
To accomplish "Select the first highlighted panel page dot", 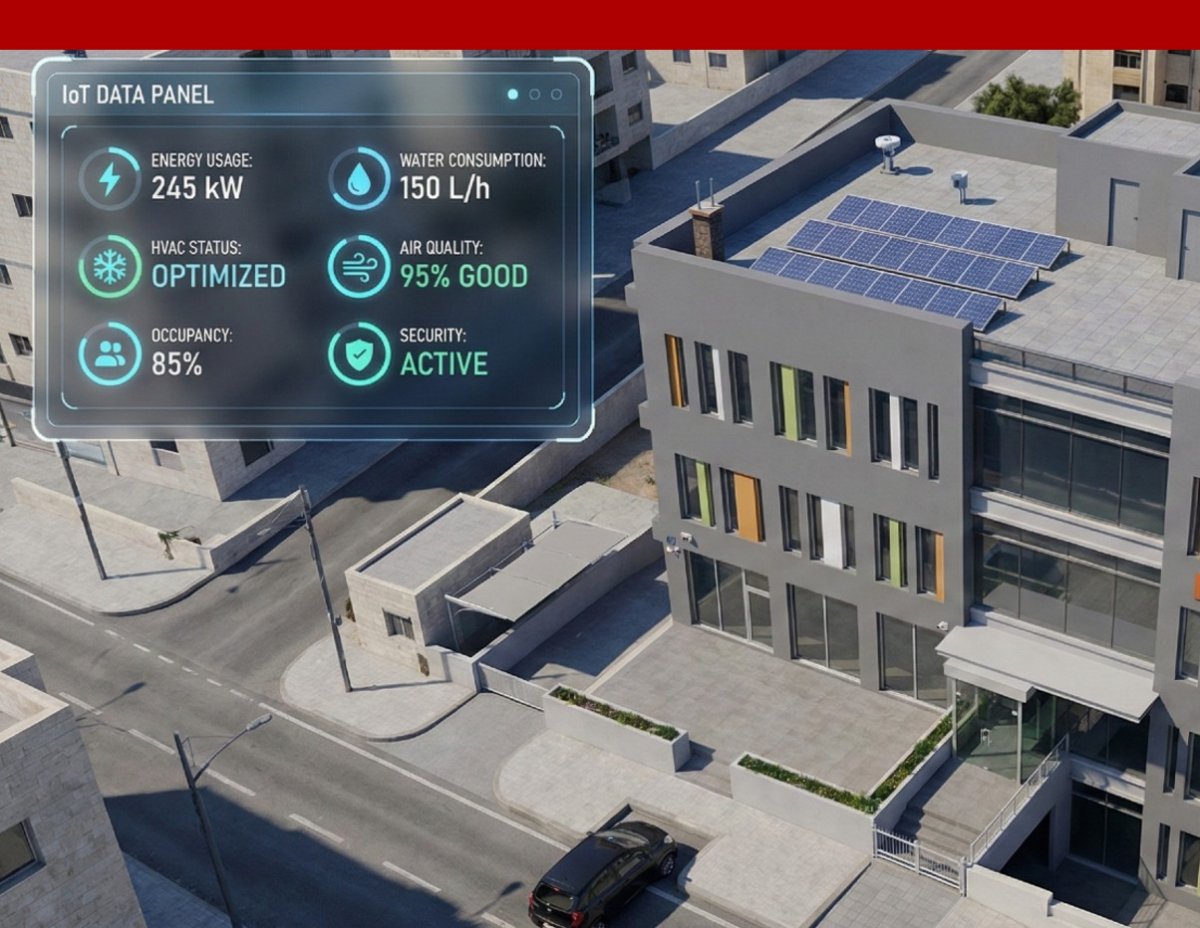I will [x=513, y=94].
